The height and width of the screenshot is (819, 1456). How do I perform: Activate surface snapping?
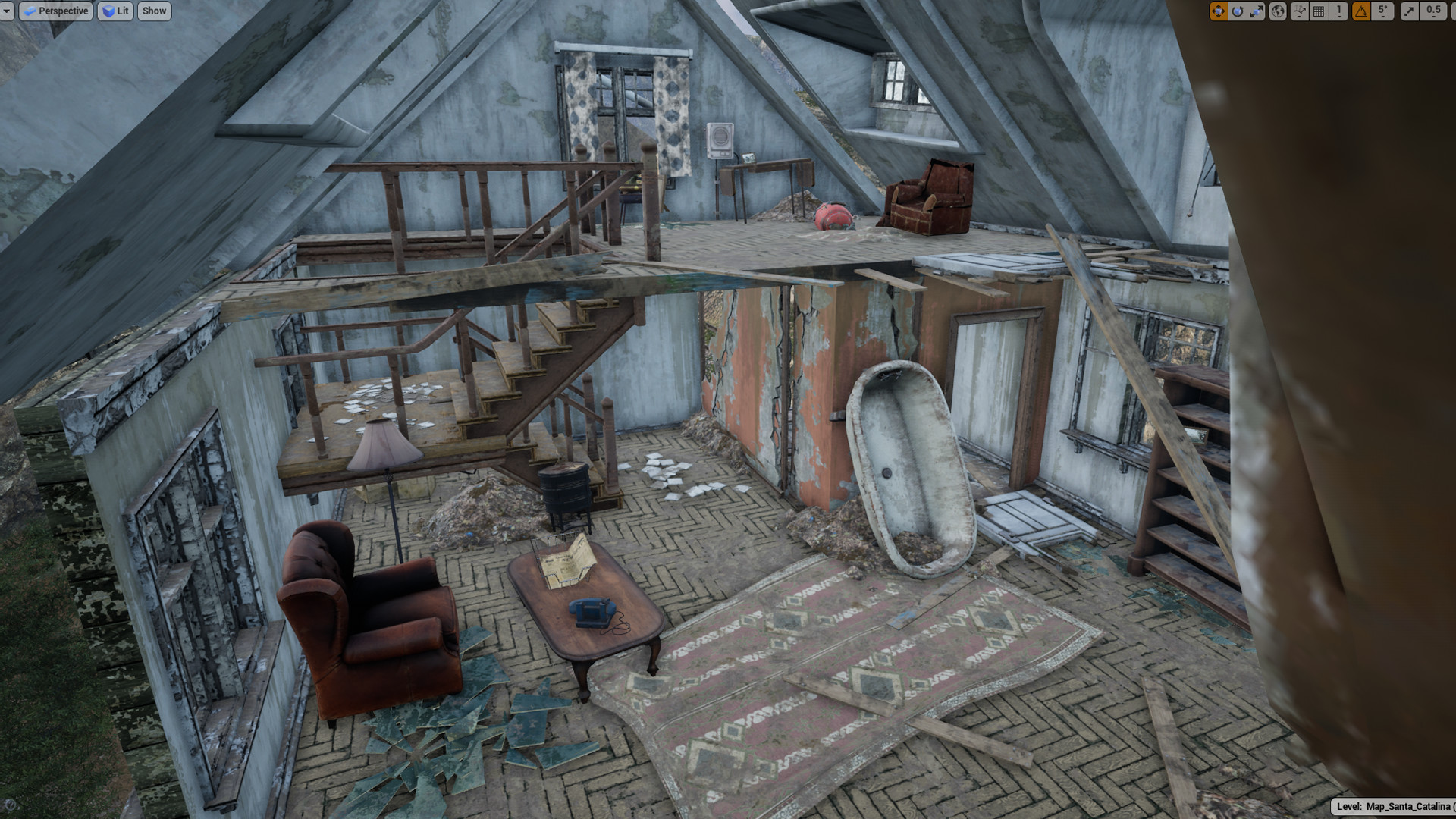tap(1299, 11)
